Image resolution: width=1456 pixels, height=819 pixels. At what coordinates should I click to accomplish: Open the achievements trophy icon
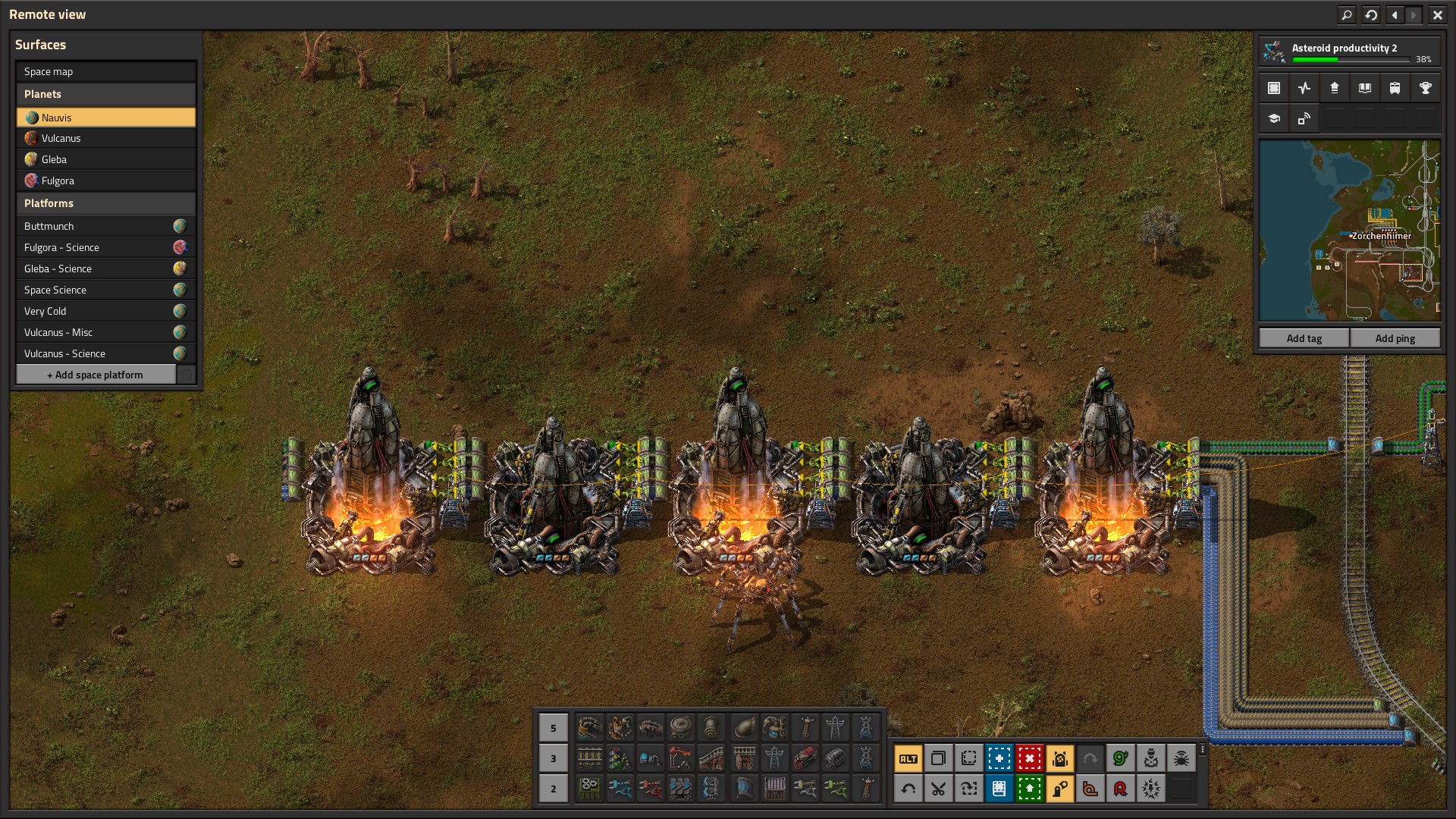1425,88
